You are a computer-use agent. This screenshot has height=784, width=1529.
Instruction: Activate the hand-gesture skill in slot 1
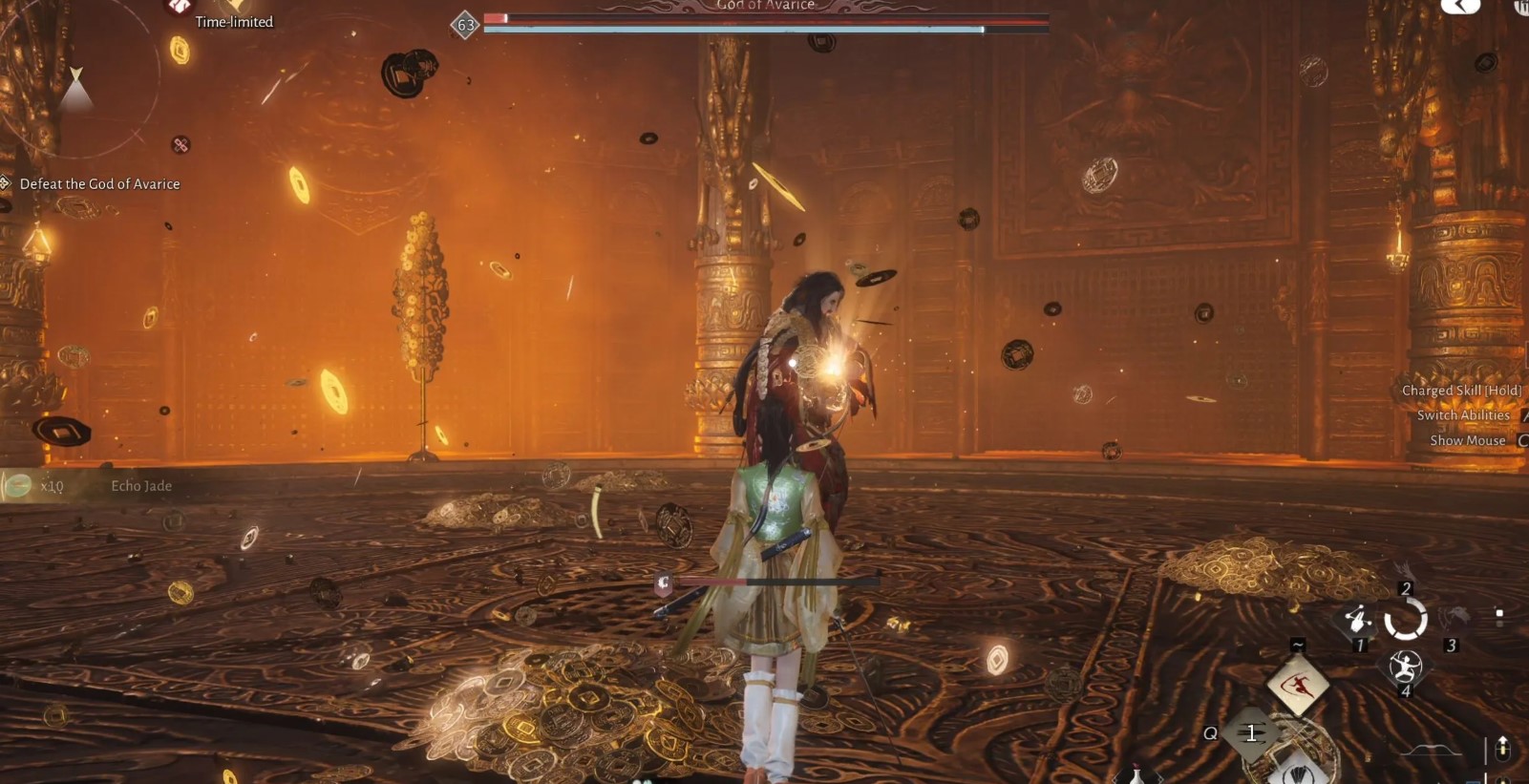click(x=1356, y=620)
